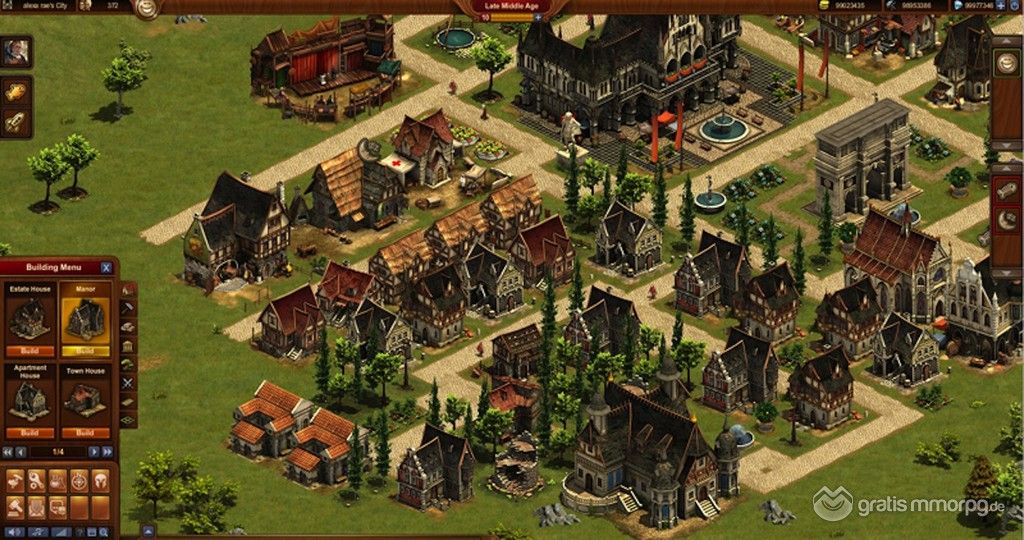
Task: Open the helmet army management icon
Action: pos(100,480)
